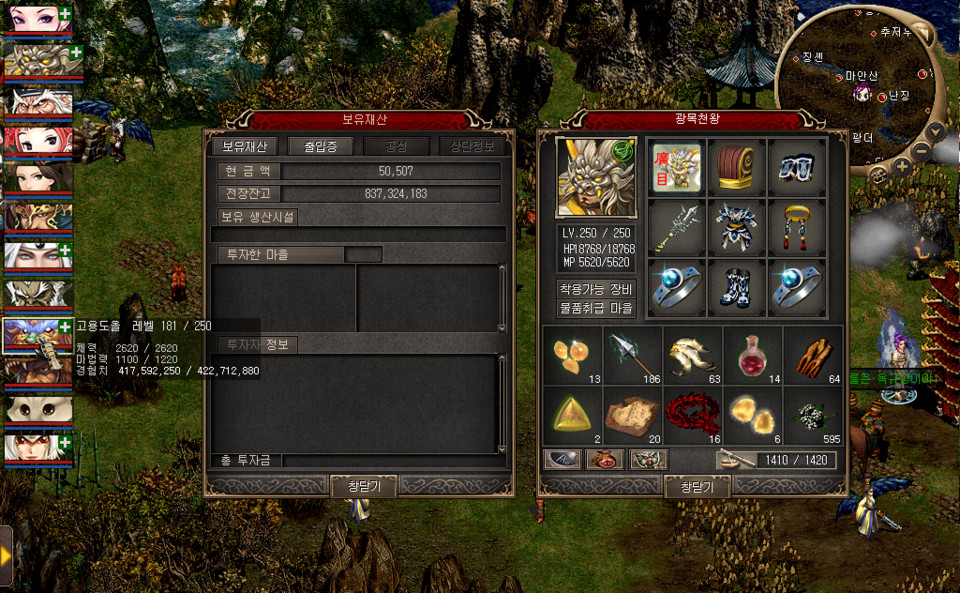This screenshot has height=593, width=960.
Task: Select the yellow triangle gem item
Action: (x=572, y=415)
